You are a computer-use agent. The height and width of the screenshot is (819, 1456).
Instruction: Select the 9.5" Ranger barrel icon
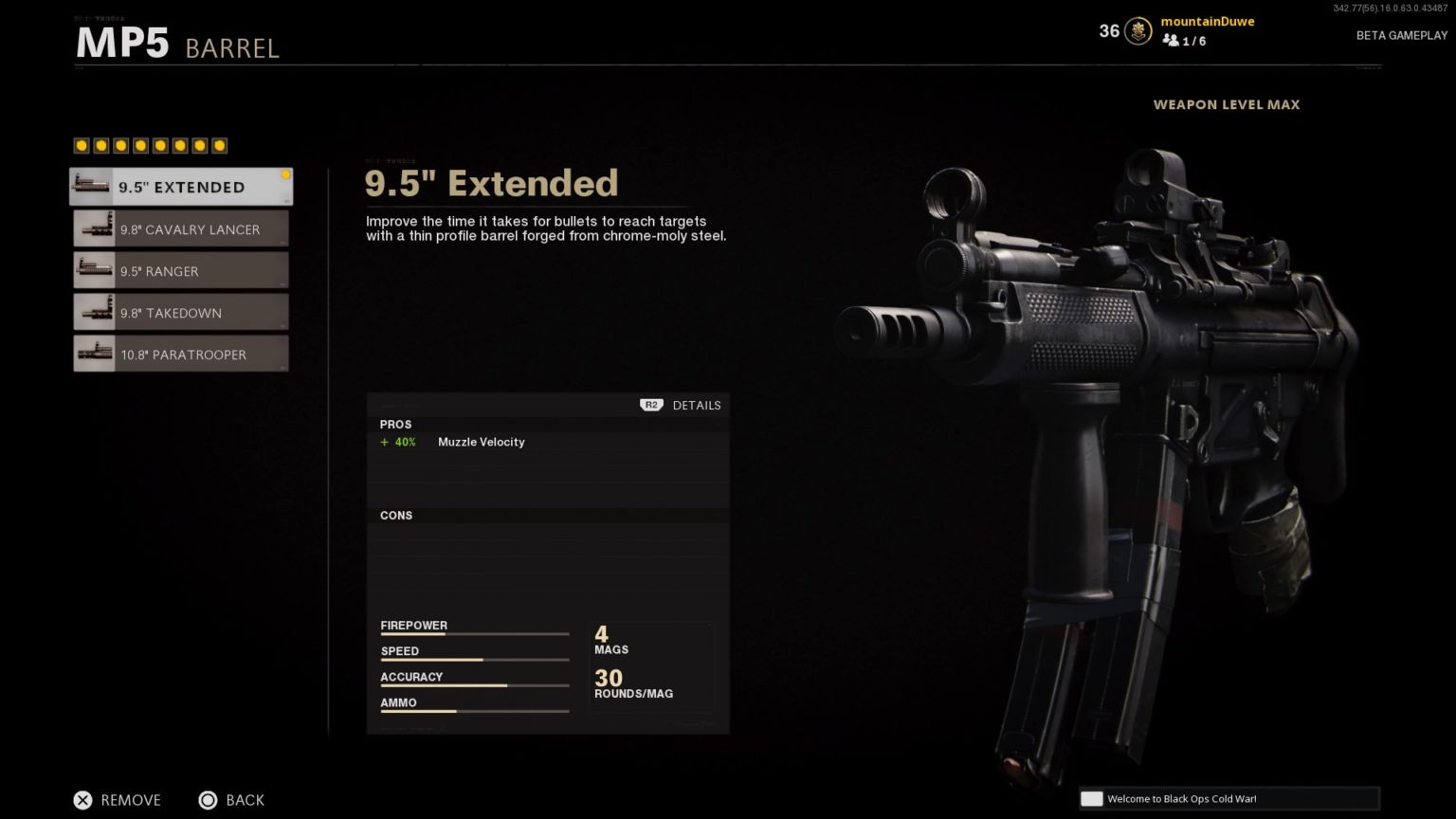click(92, 270)
